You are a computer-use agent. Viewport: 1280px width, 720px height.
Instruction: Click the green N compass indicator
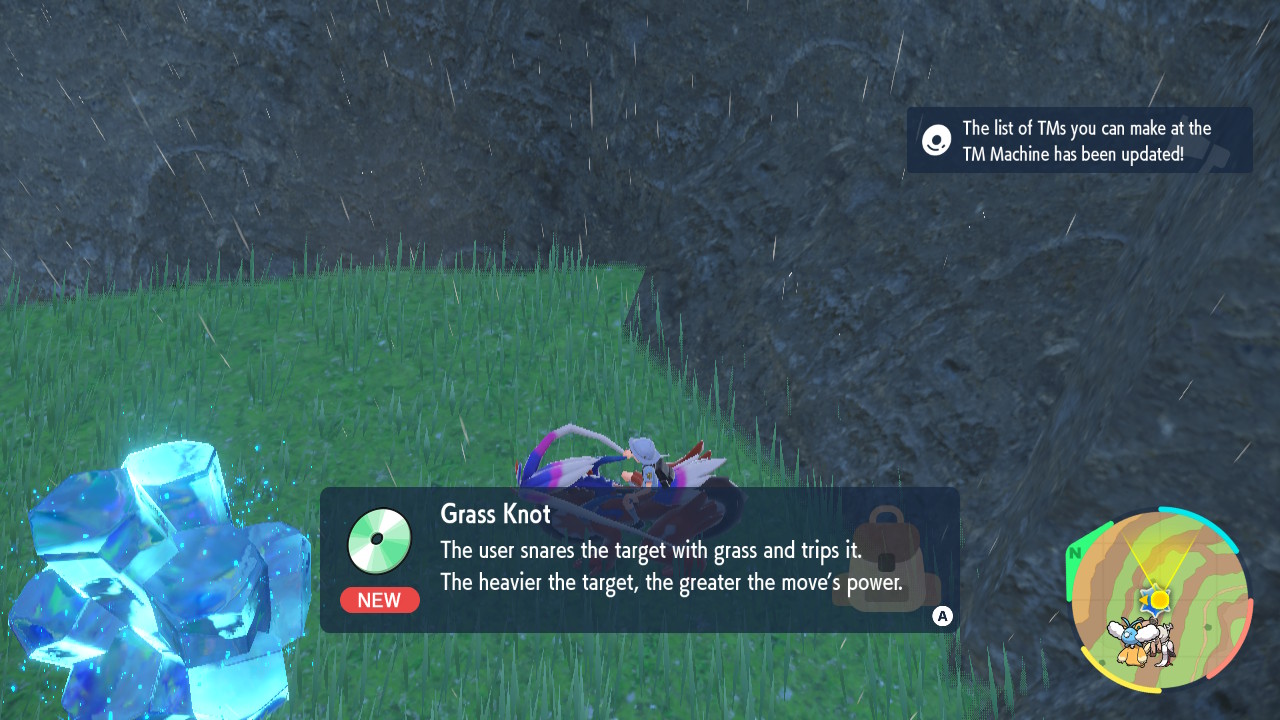point(1076,551)
